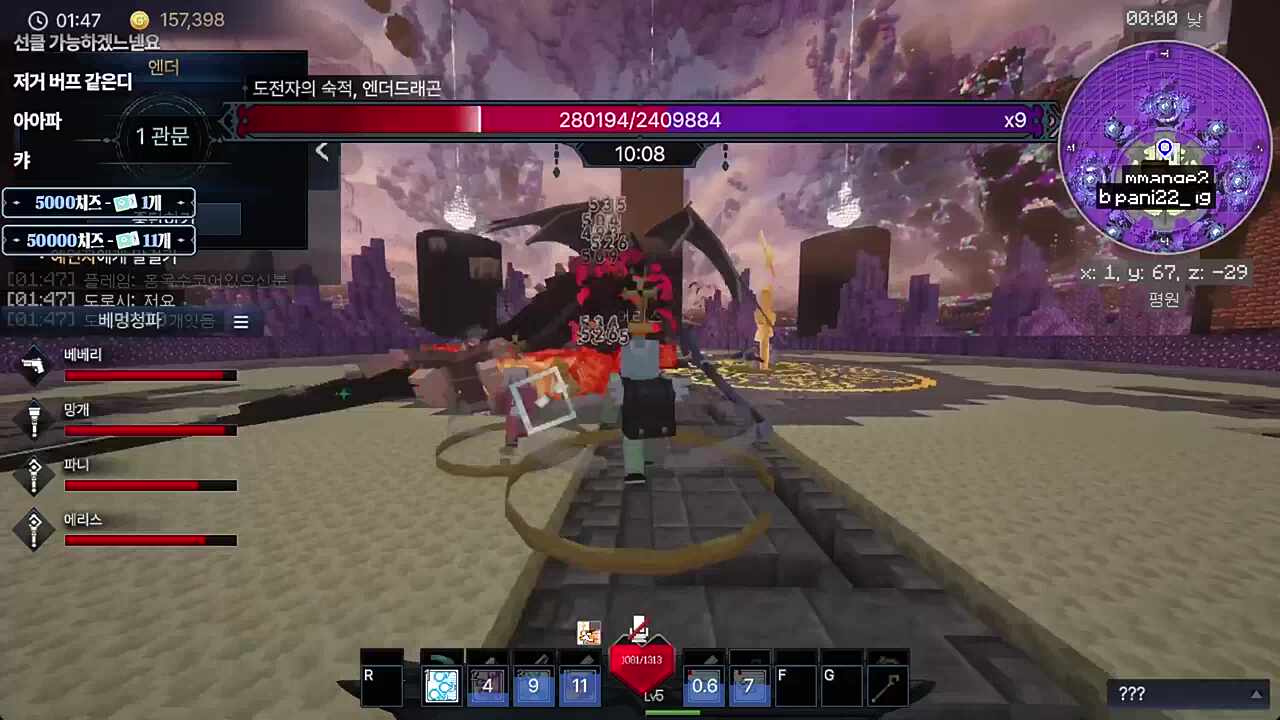Select the skill slot showing cooldown 0.6
This screenshot has height=720, width=1280.
[704, 685]
